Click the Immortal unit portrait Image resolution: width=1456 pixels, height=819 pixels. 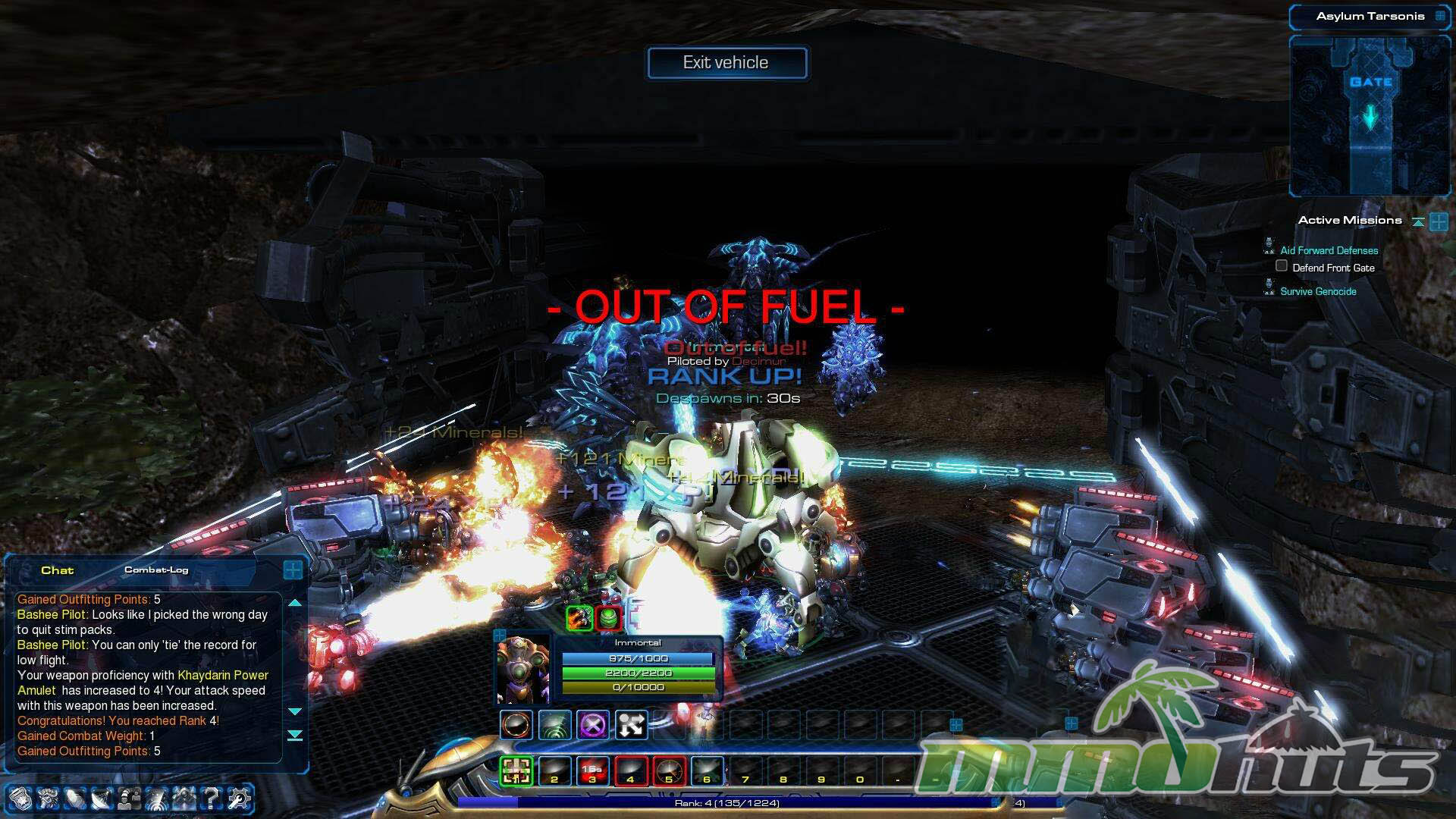522,670
